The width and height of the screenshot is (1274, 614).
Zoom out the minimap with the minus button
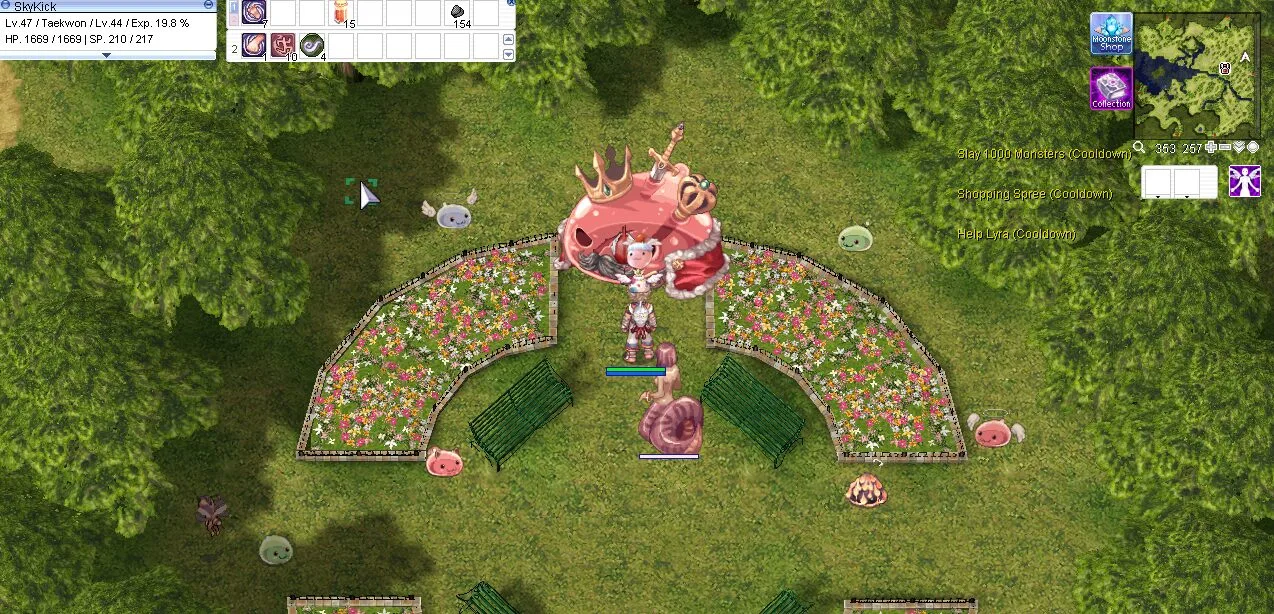click(1225, 148)
